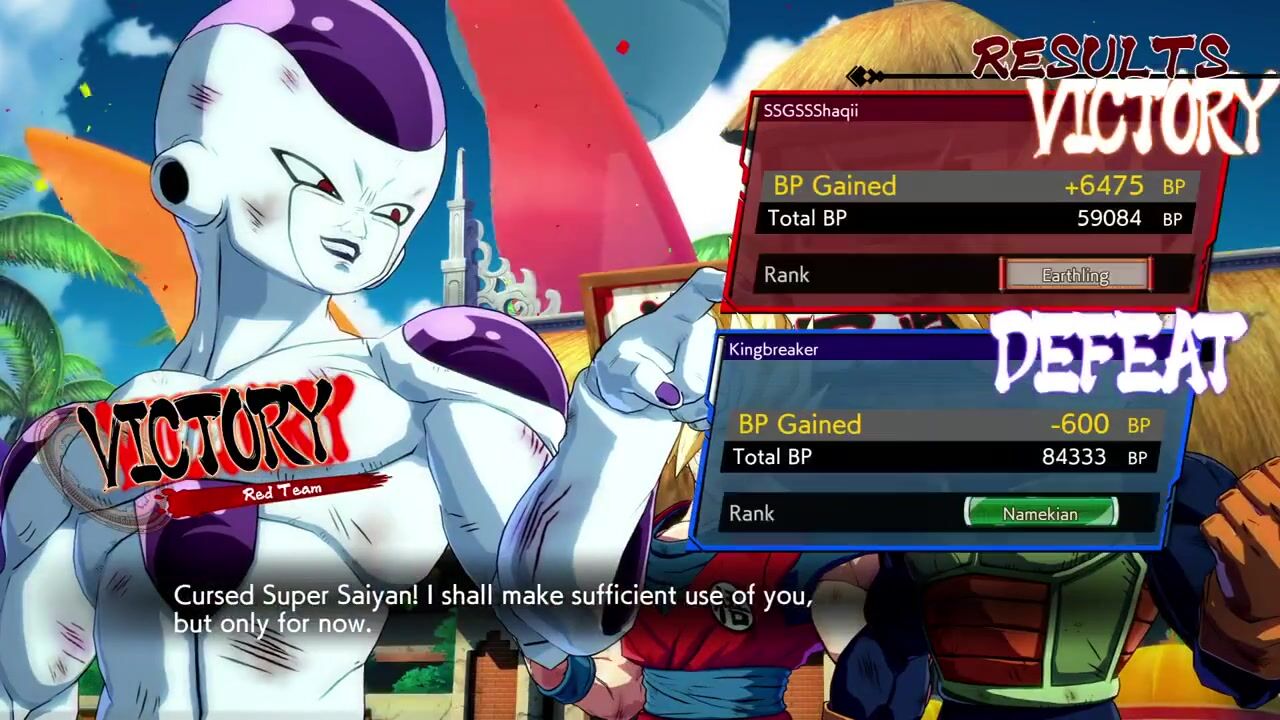Select Kingbreaker's player name in the results panel

(773, 349)
